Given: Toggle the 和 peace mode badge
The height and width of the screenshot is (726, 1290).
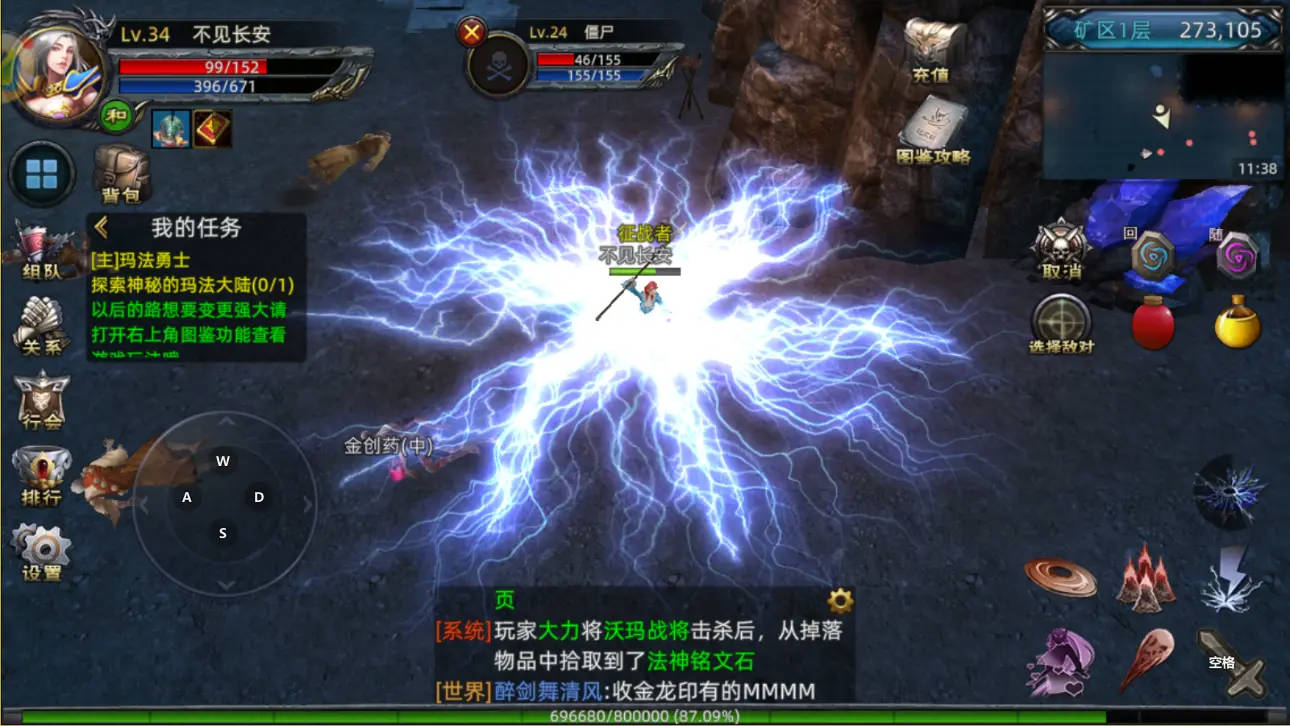Looking at the screenshot, I should coord(117,114).
